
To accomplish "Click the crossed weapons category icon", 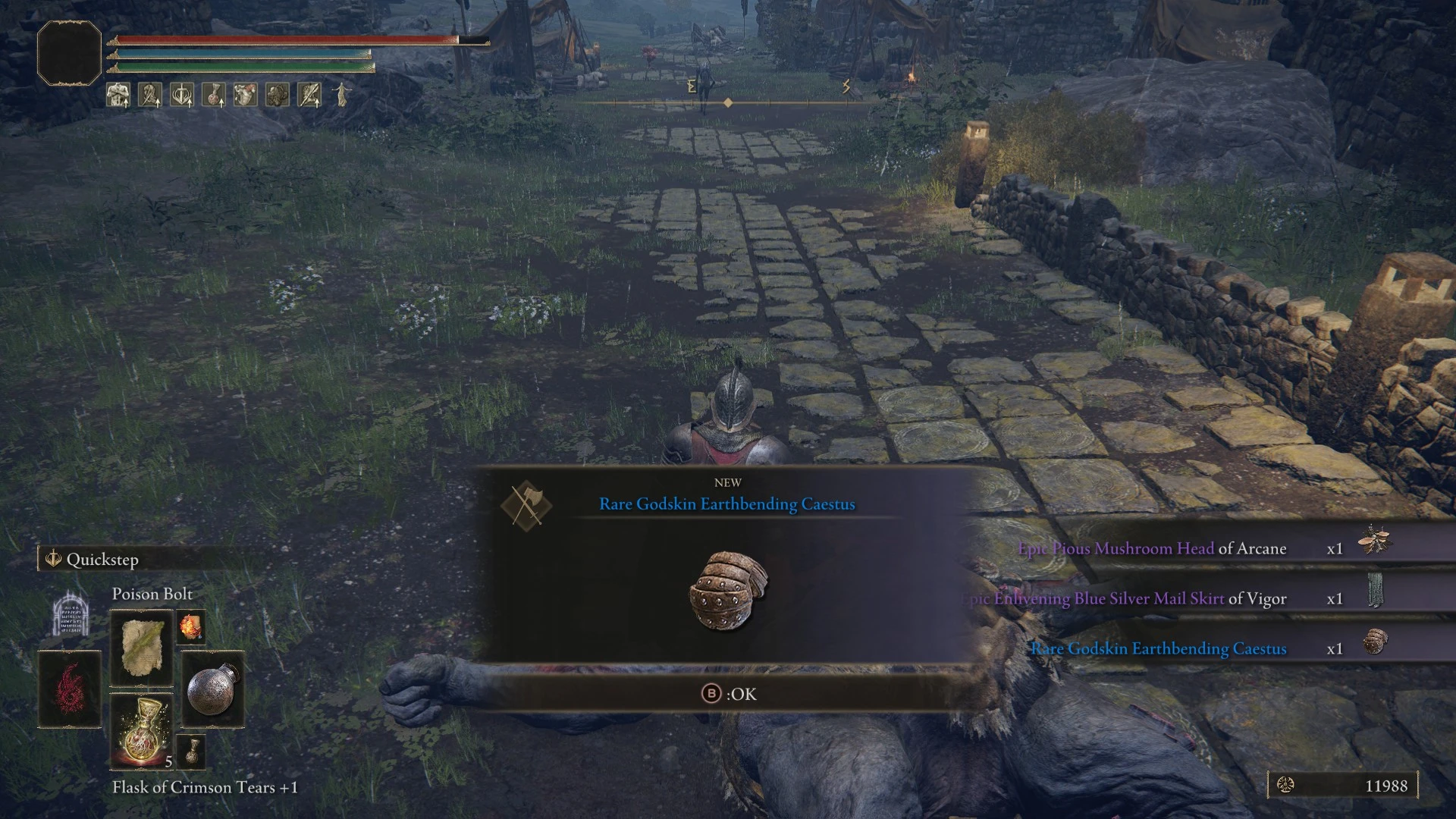I will tap(526, 505).
